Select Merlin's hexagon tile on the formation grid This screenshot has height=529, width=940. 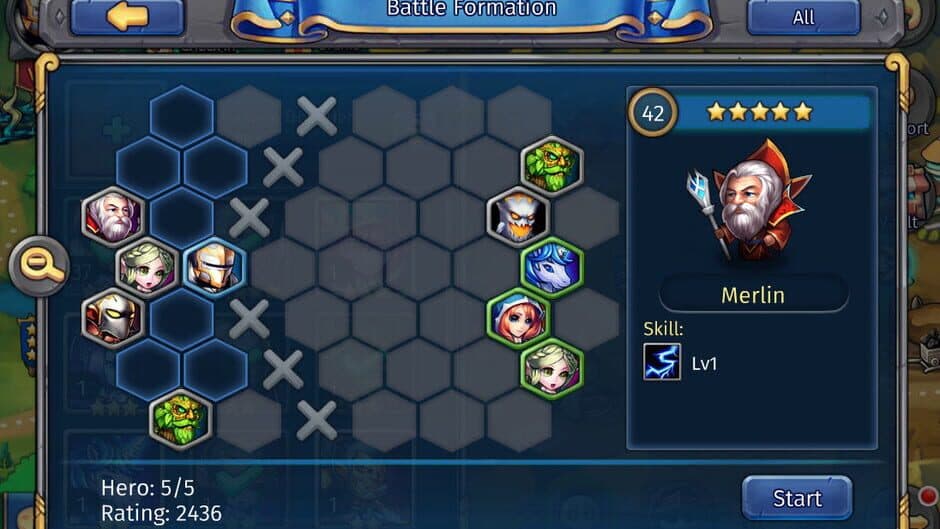[x=114, y=216]
